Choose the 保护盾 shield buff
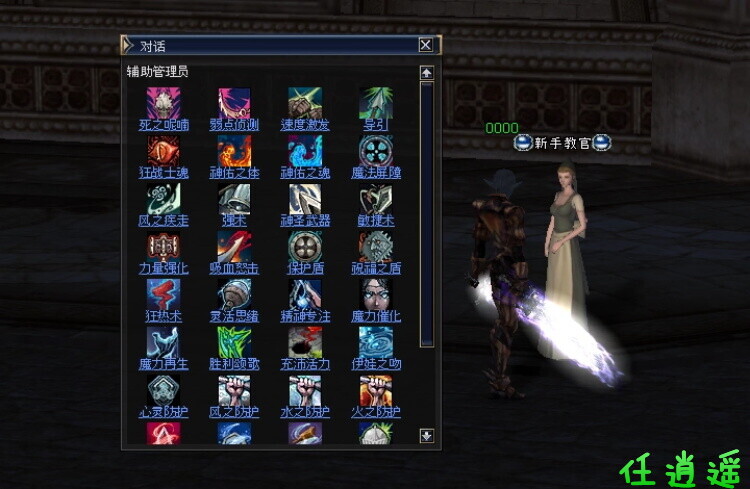 pyautogui.click(x=305, y=246)
